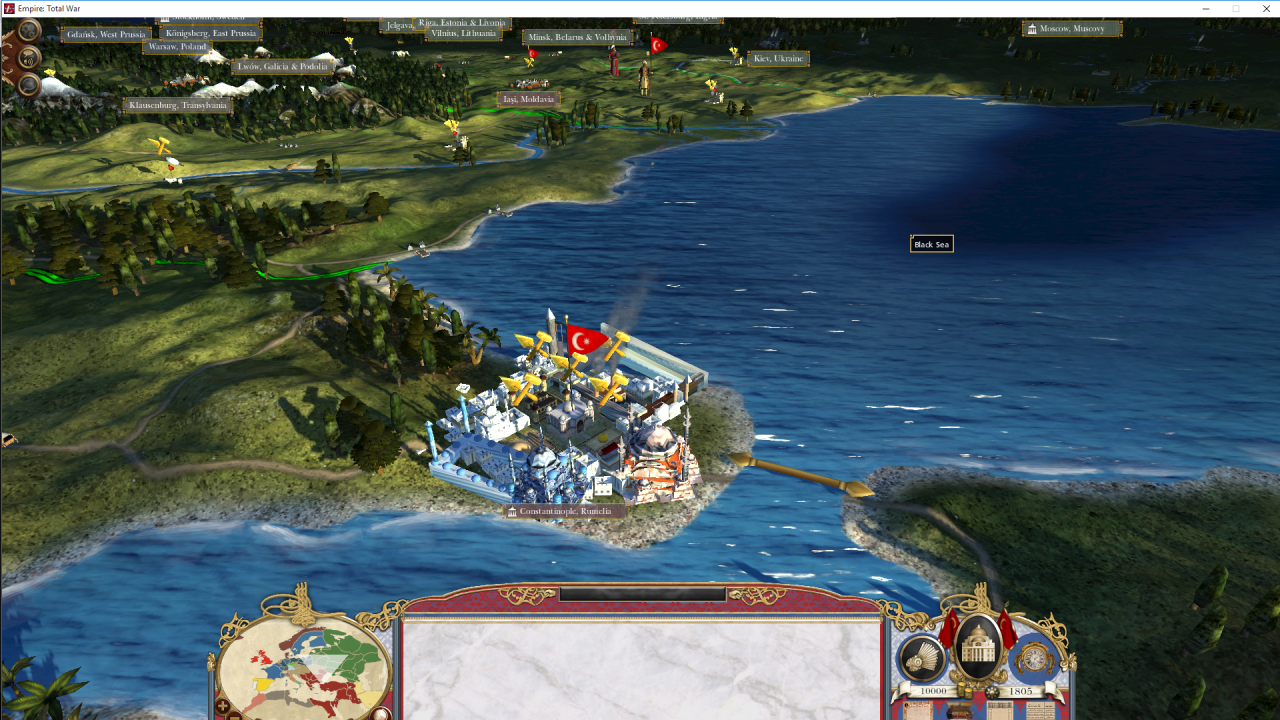
Task: Select the Vilnius, Lithuania label
Action: [462, 34]
